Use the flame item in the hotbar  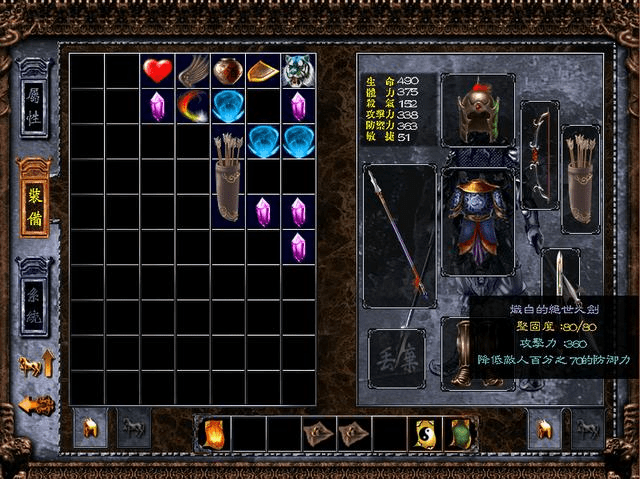214,433
